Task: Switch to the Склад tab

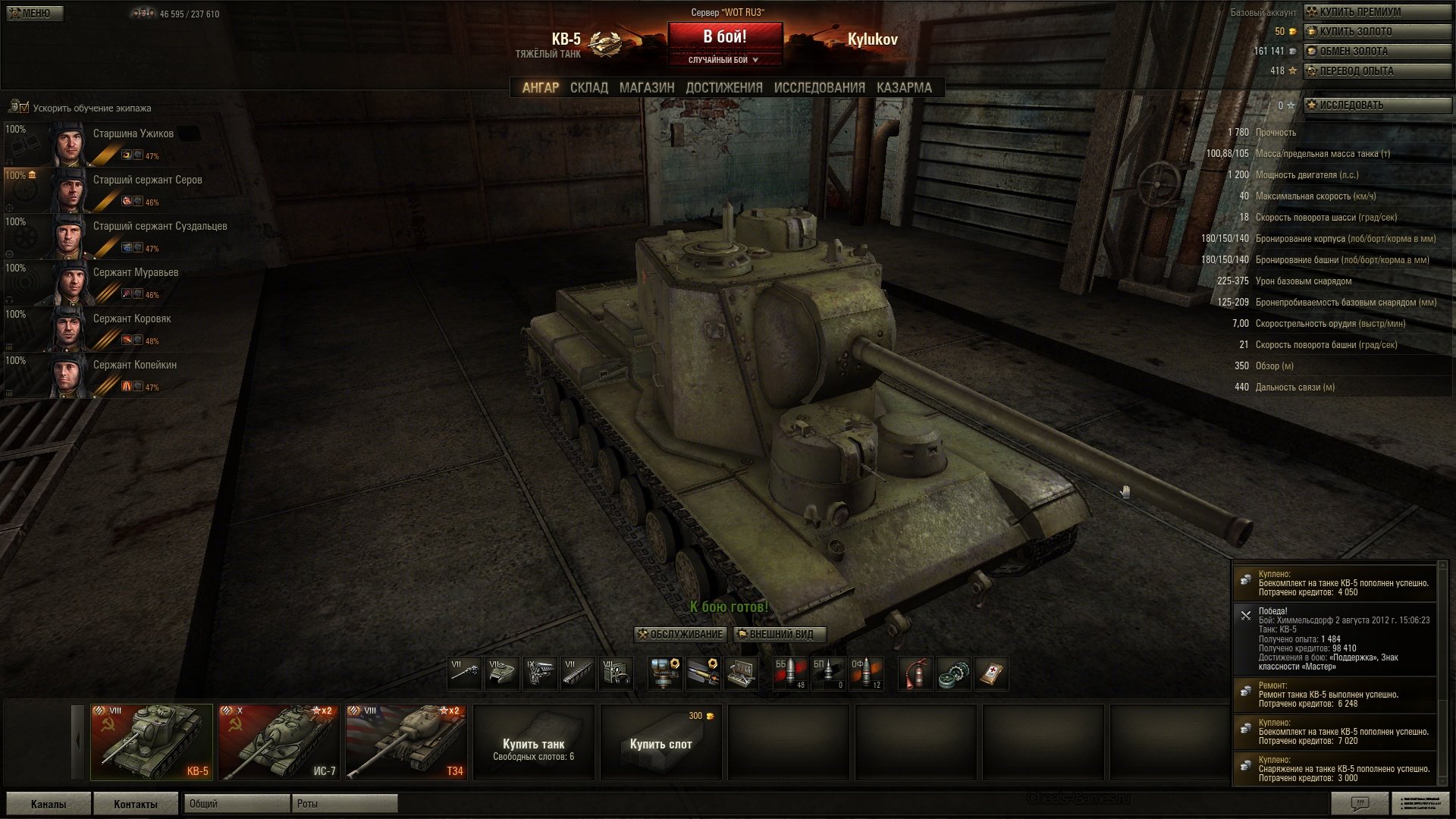Action: click(x=588, y=88)
